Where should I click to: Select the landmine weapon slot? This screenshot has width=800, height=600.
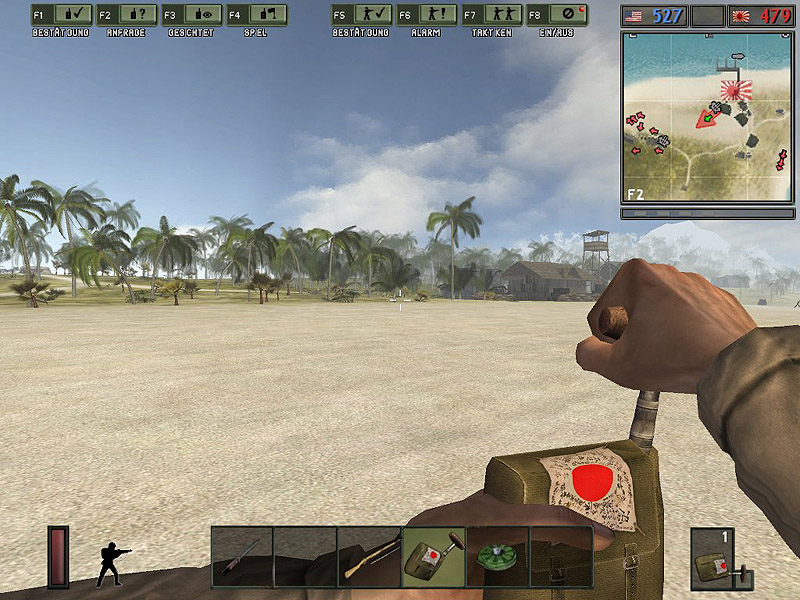[497, 557]
